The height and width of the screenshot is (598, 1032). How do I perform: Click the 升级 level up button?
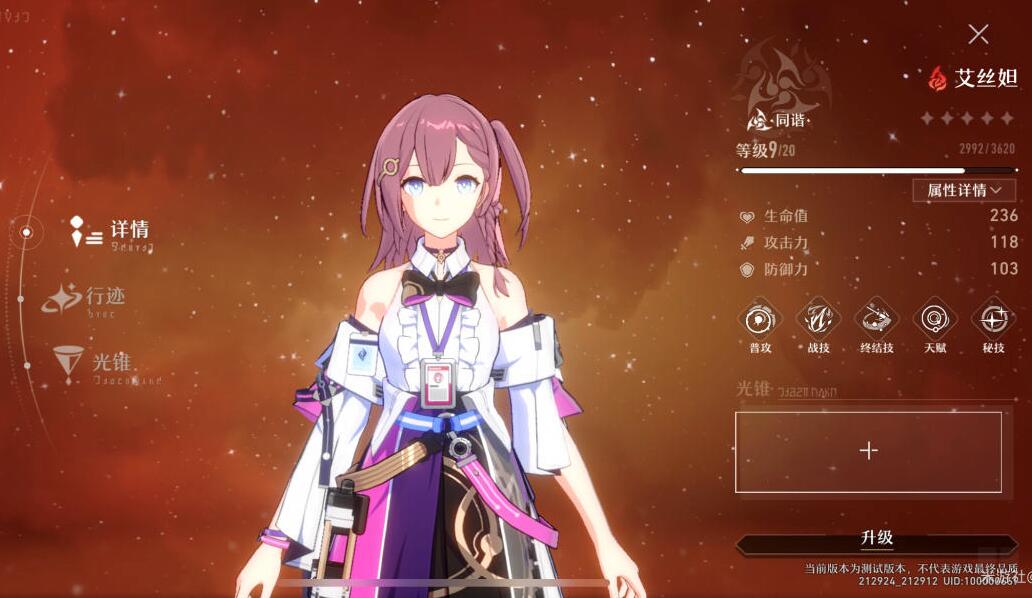pyautogui.click(x=876, y=540)
